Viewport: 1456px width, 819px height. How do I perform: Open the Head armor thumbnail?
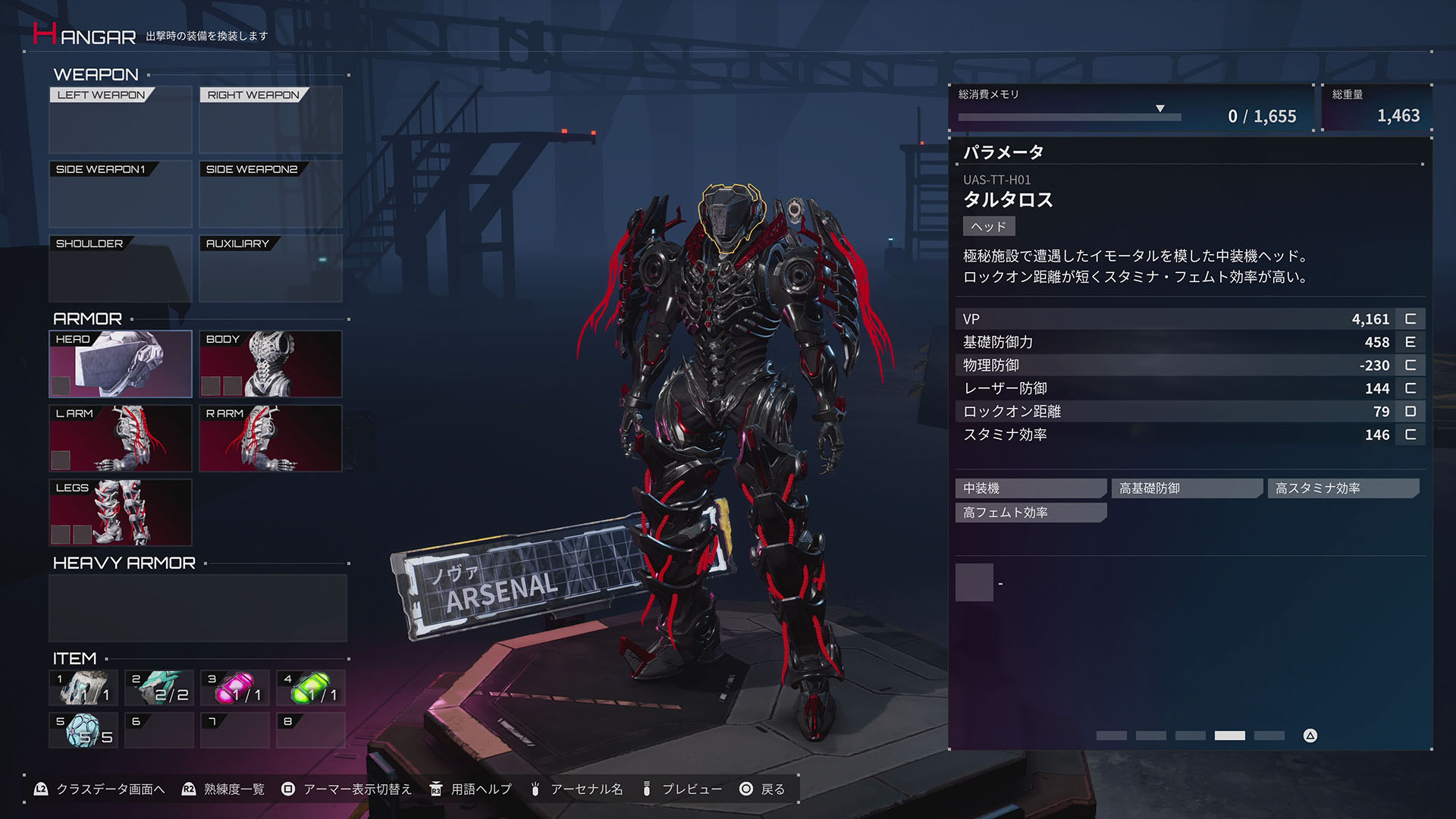[x=120, y=364]
